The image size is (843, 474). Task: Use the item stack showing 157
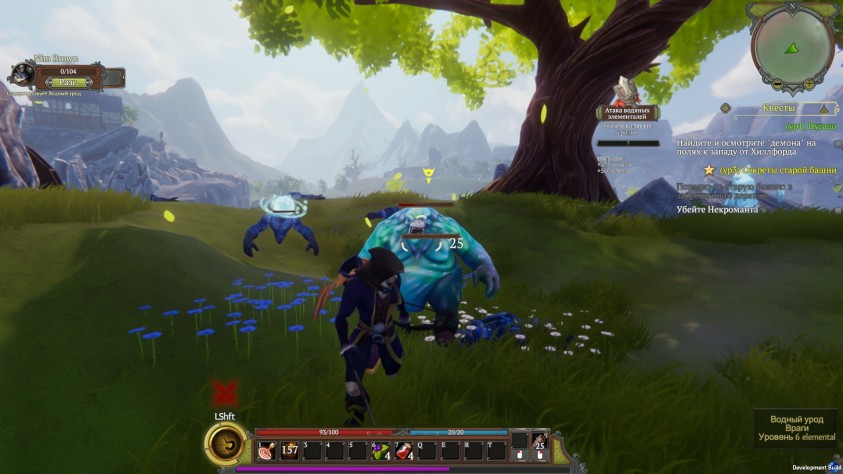(290, 451)
